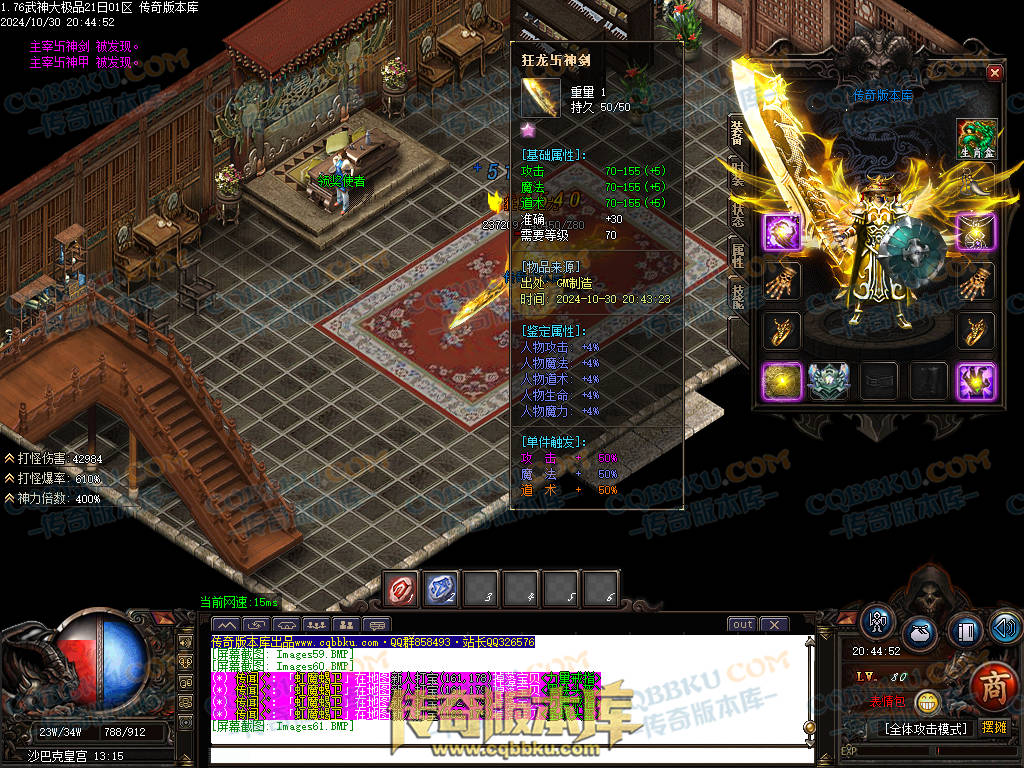1024x768 pixels.
Task: Show the 属性 (attributes) tab
Action: pyautogui.click(x=737, y=257)
